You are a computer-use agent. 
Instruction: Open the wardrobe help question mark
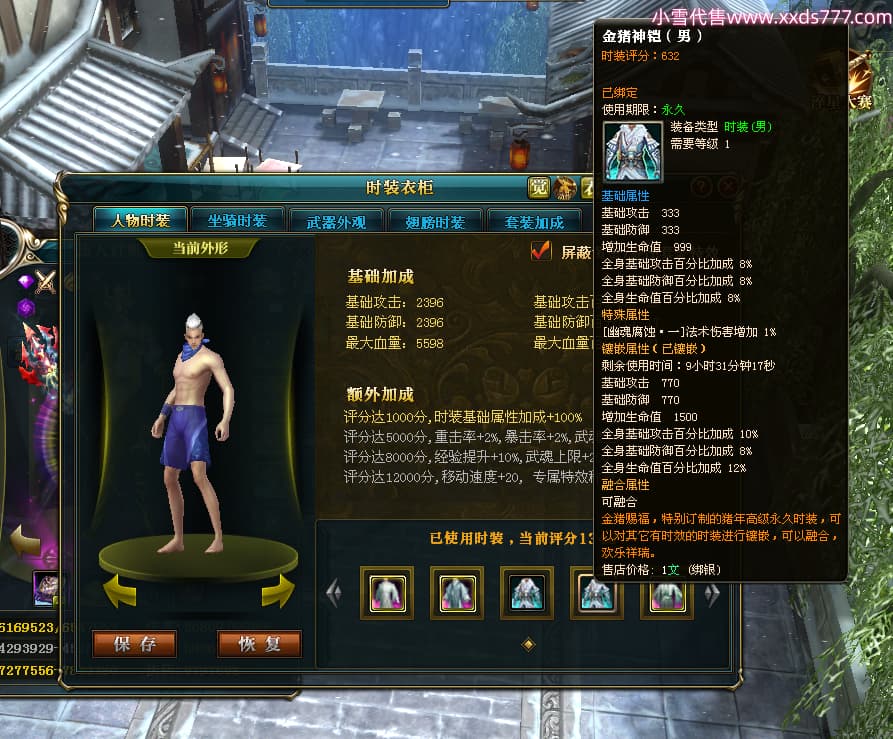[702, 186]
